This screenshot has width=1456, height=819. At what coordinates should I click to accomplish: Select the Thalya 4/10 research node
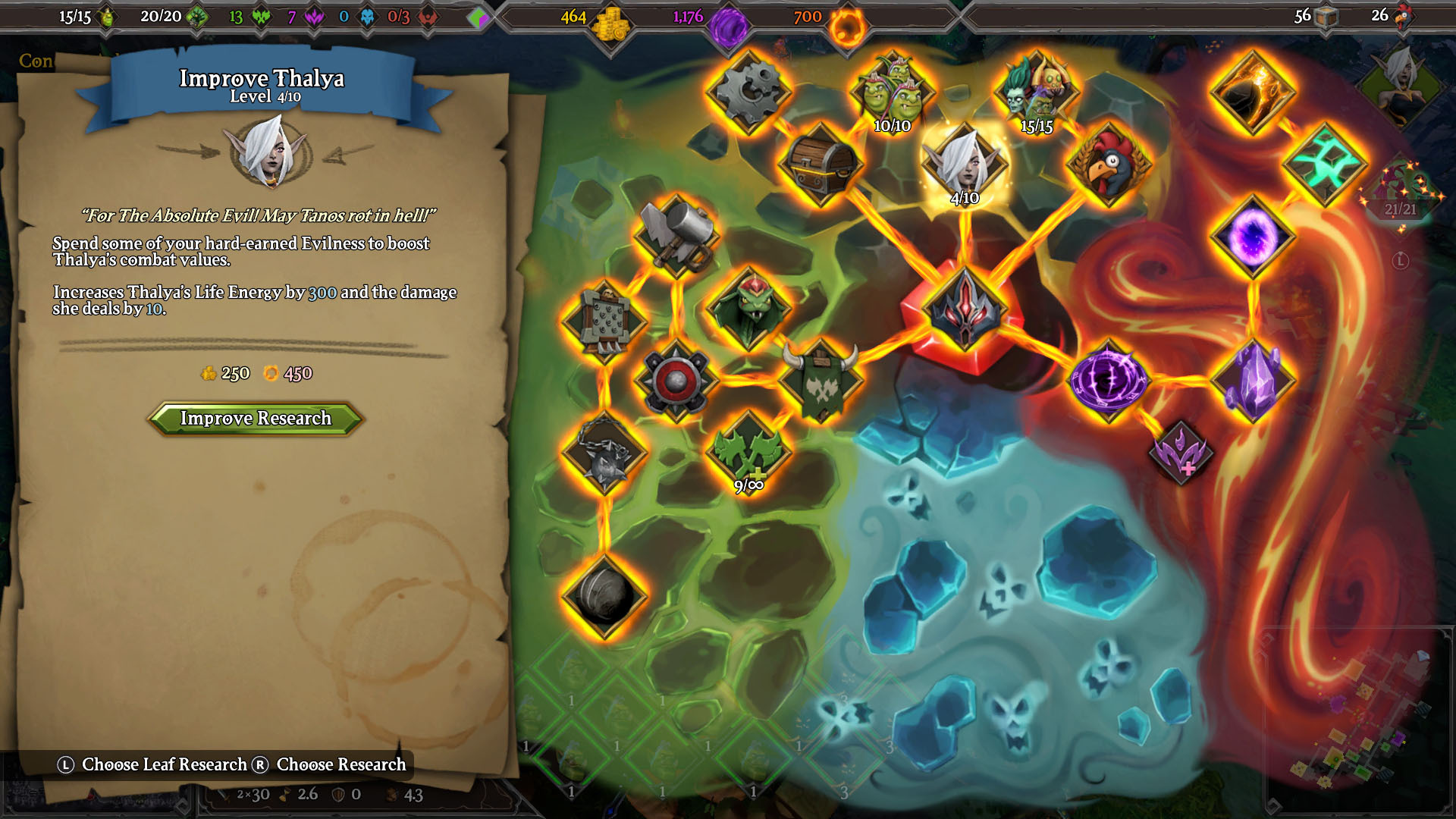964,165
